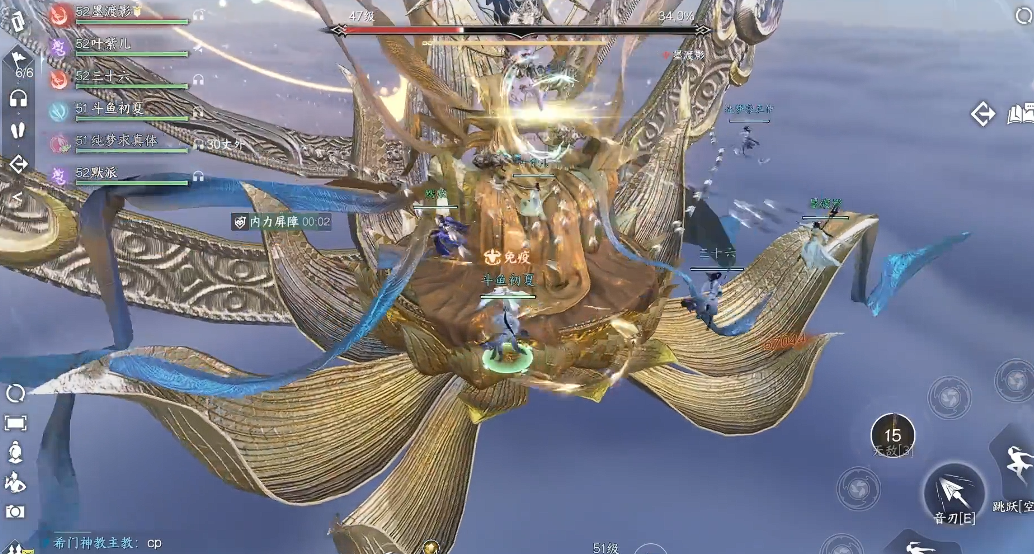
Task: Click the diamond exit arrow on left sidebar
Action: click(18, 164)
